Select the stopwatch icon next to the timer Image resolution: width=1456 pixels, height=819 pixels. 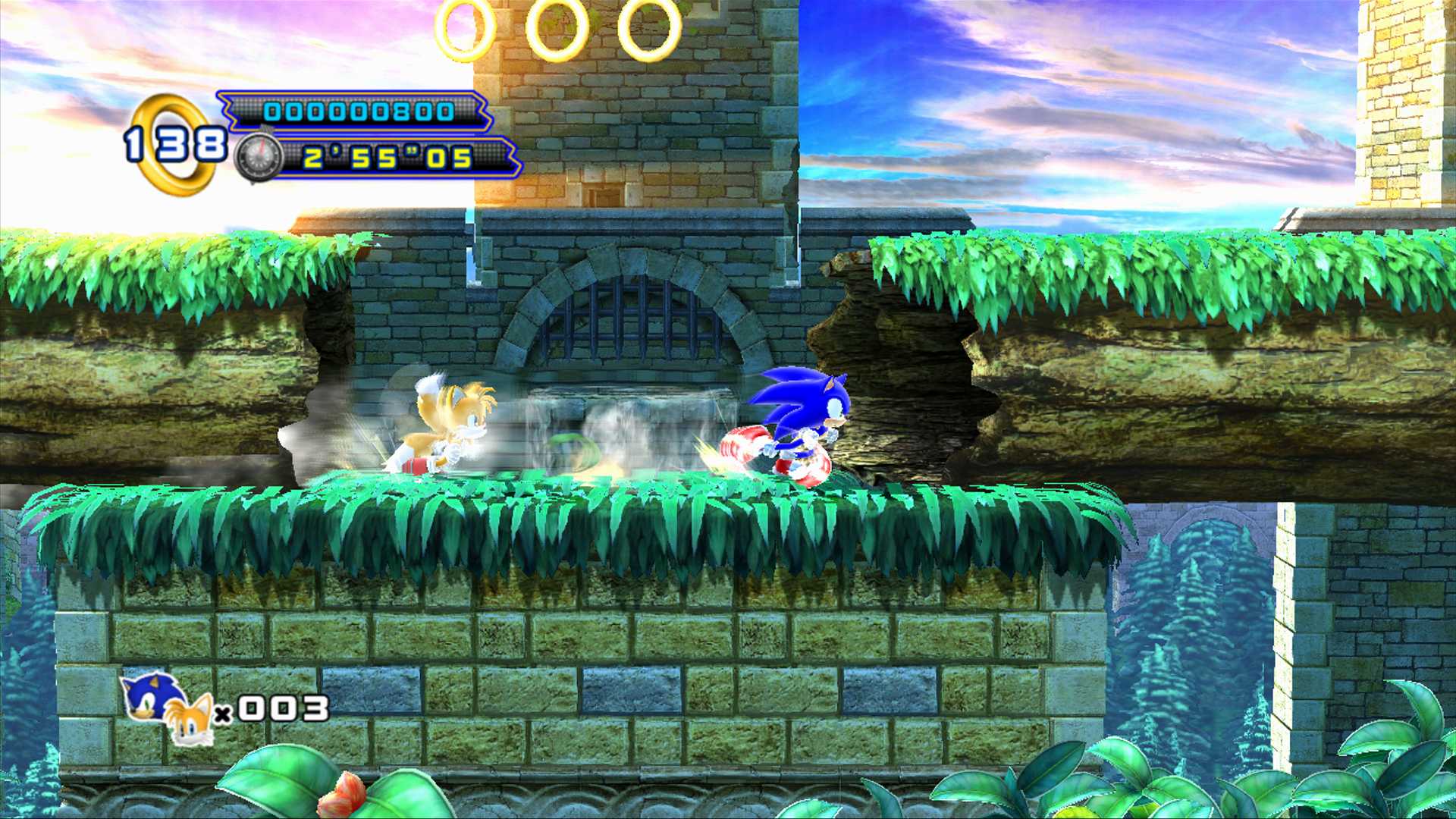click(x=259, y=158)
